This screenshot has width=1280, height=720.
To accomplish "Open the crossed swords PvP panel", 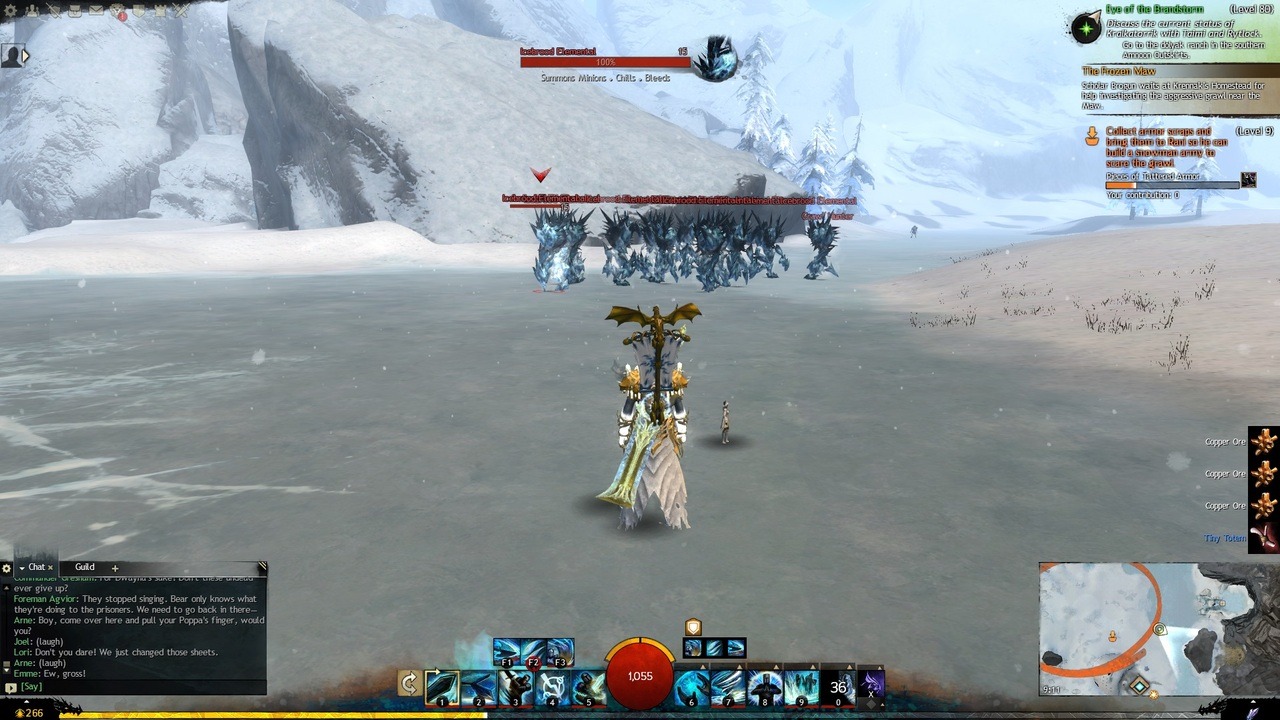I will 181,11.
